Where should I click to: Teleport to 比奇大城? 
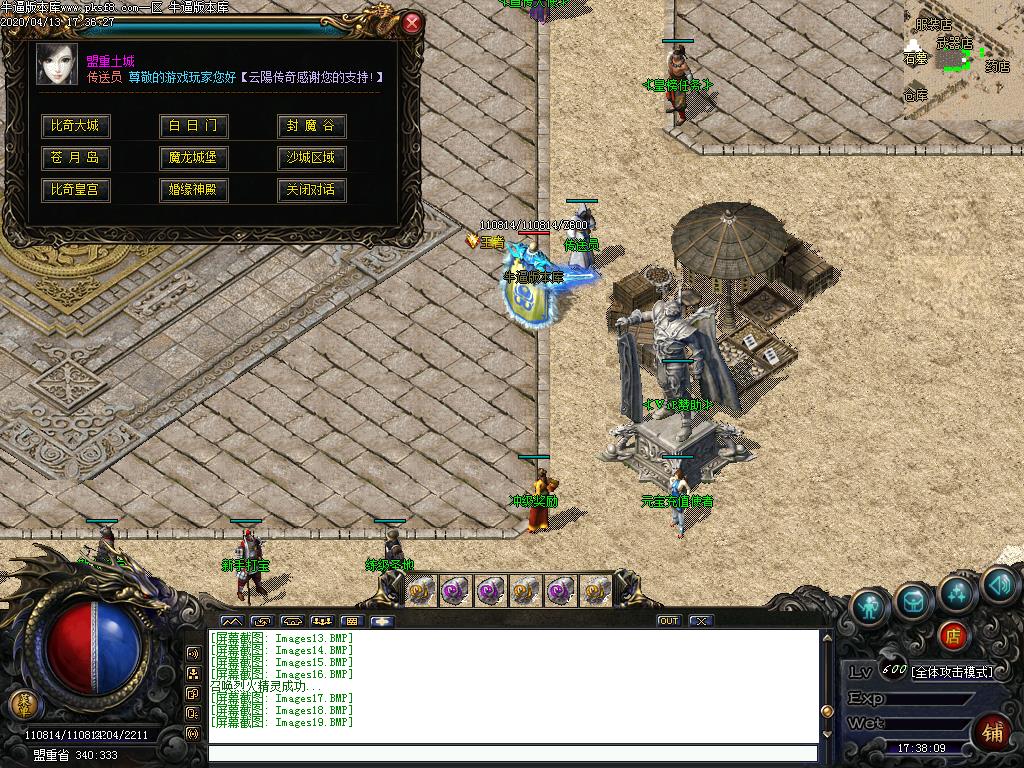click(x=75, y=126)
